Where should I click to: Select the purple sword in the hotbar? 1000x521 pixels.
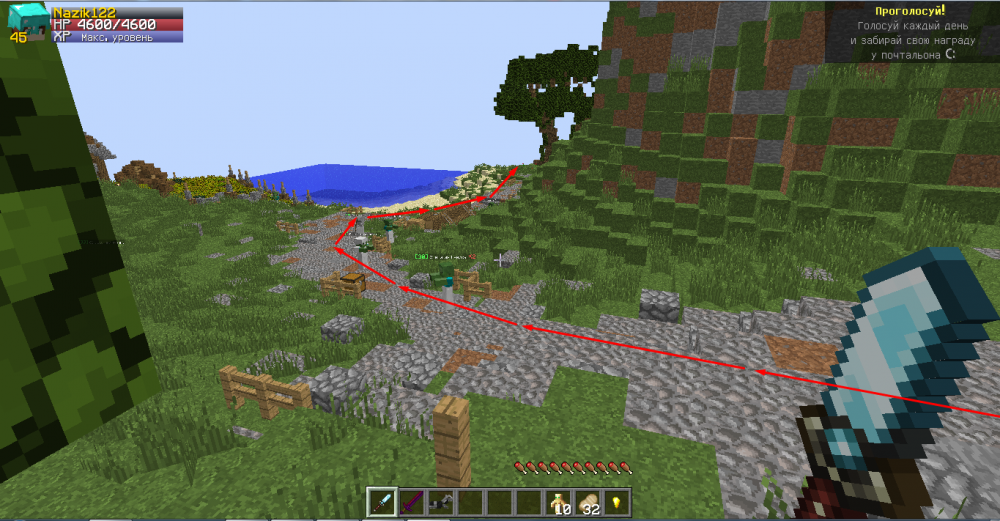click(410, 501)
